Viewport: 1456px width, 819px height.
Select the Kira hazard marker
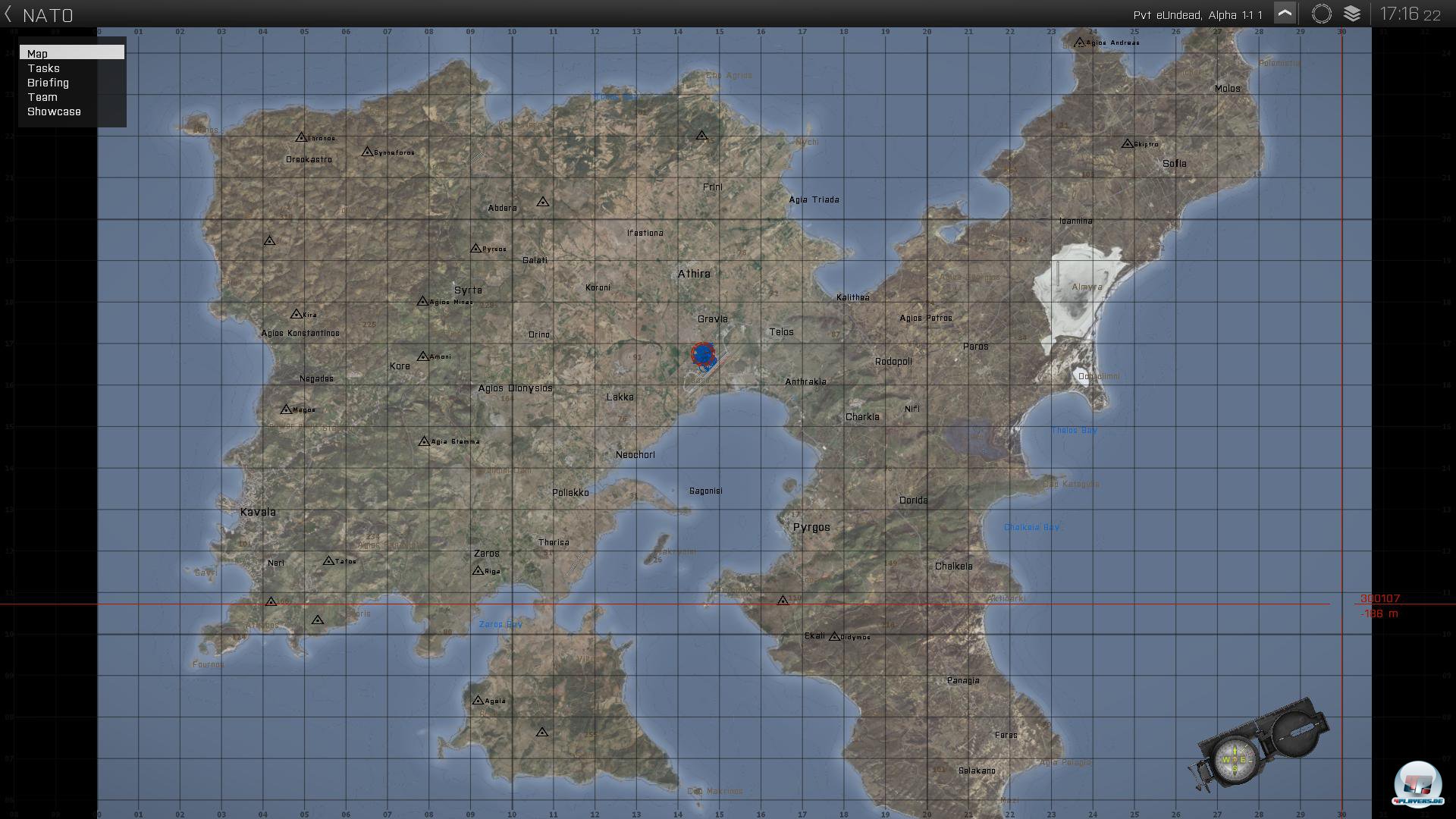click(296, 313)
